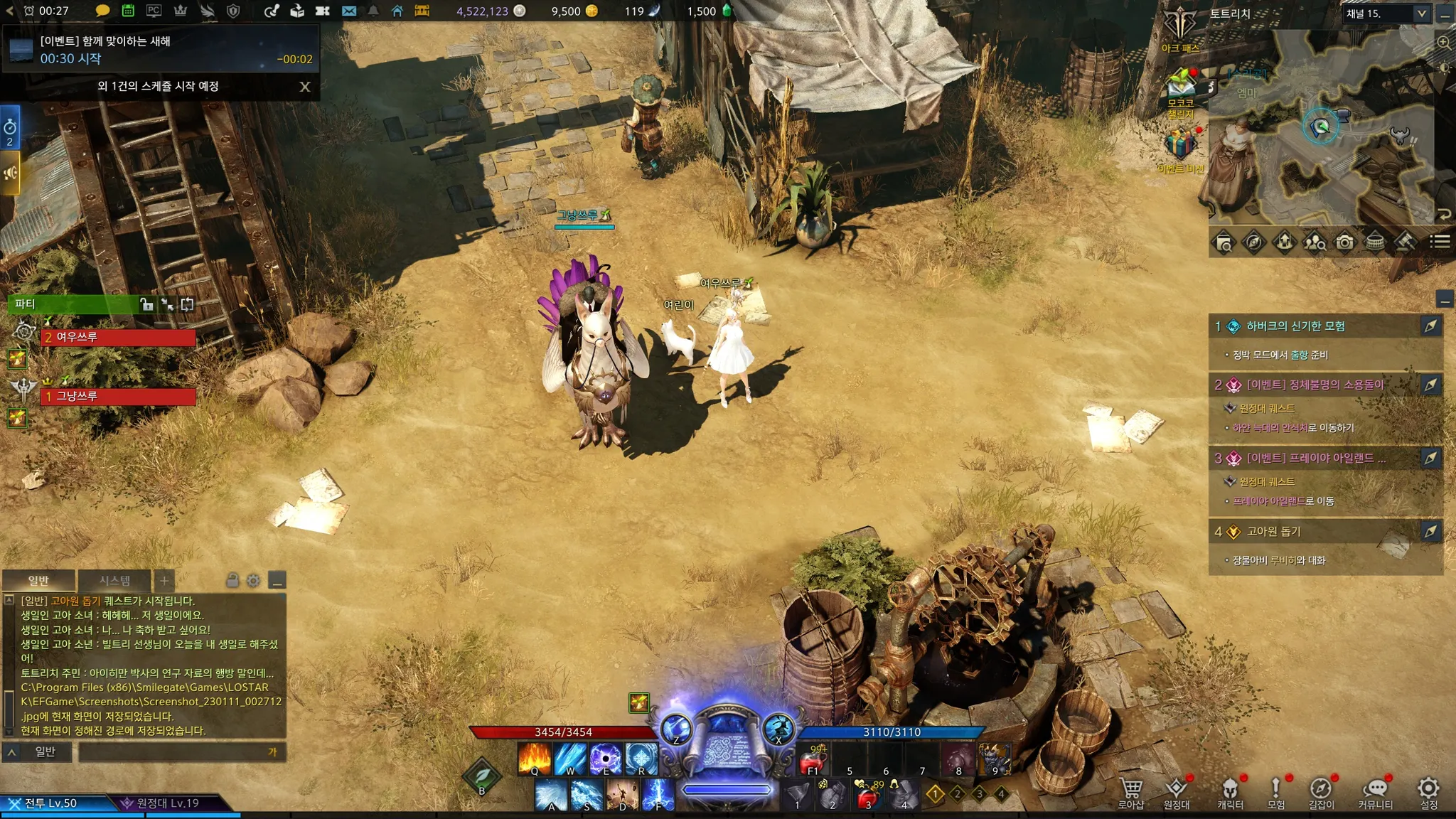Open the 로아샵 shop menu

pyautogui.click(x=1130, y=792)
